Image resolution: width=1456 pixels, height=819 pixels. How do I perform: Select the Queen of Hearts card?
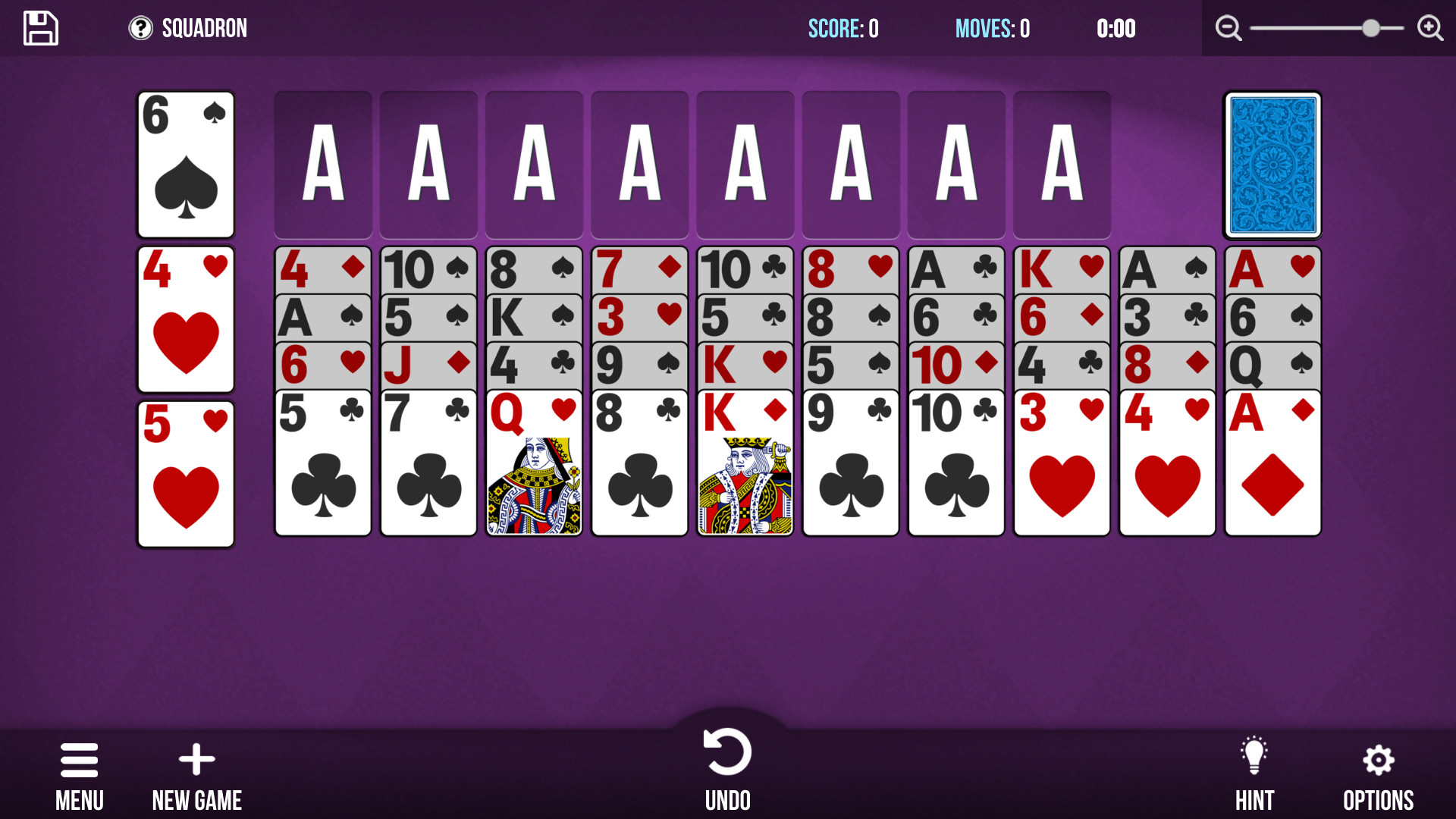[533, 463]
